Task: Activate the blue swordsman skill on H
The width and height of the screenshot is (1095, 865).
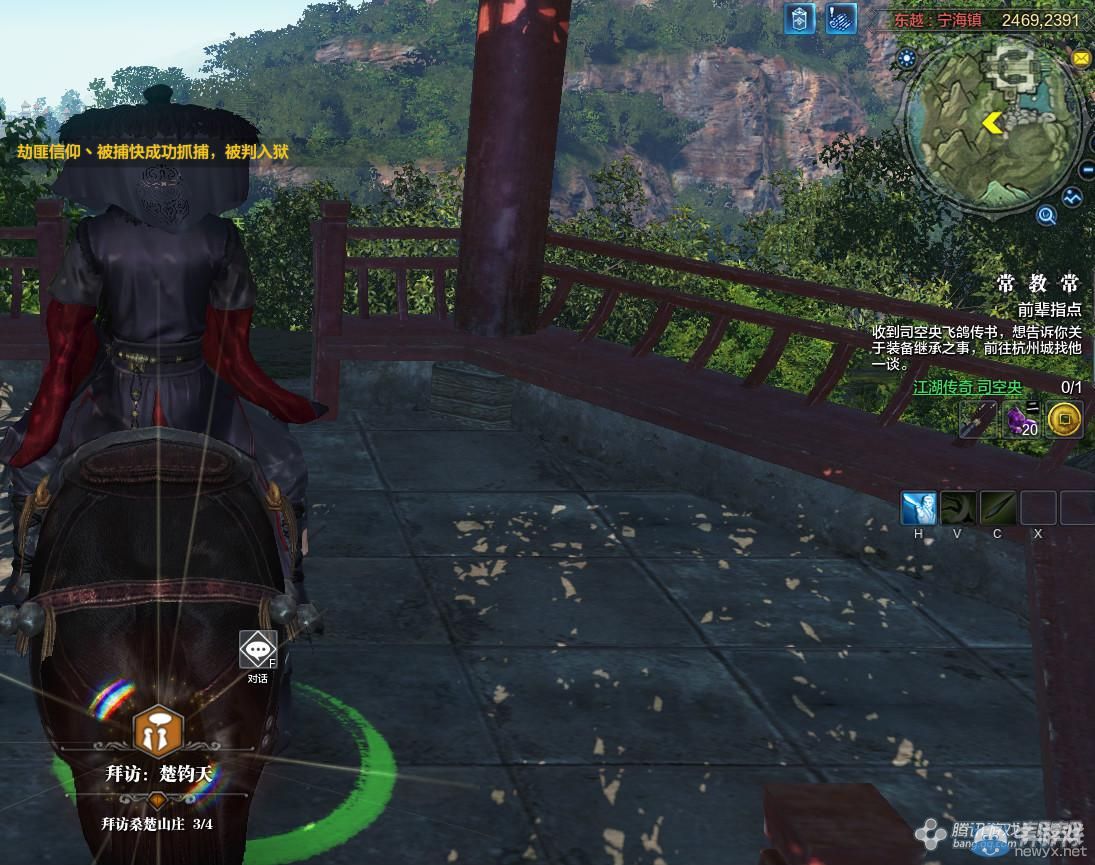Action: pos(918,508)
